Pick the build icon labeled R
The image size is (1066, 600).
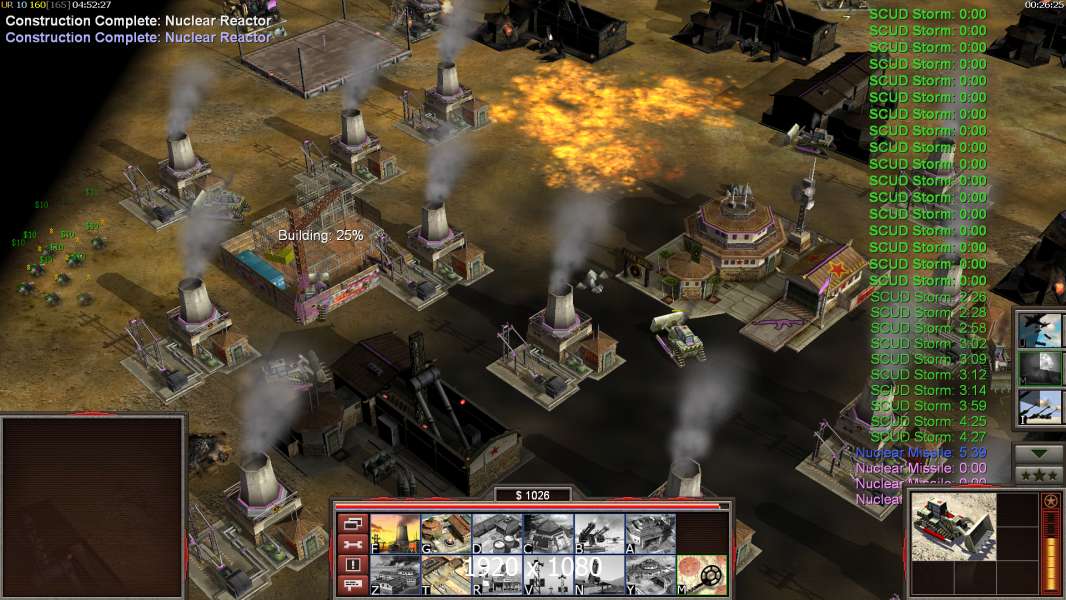pyautogui.click(x=497, y=575)
